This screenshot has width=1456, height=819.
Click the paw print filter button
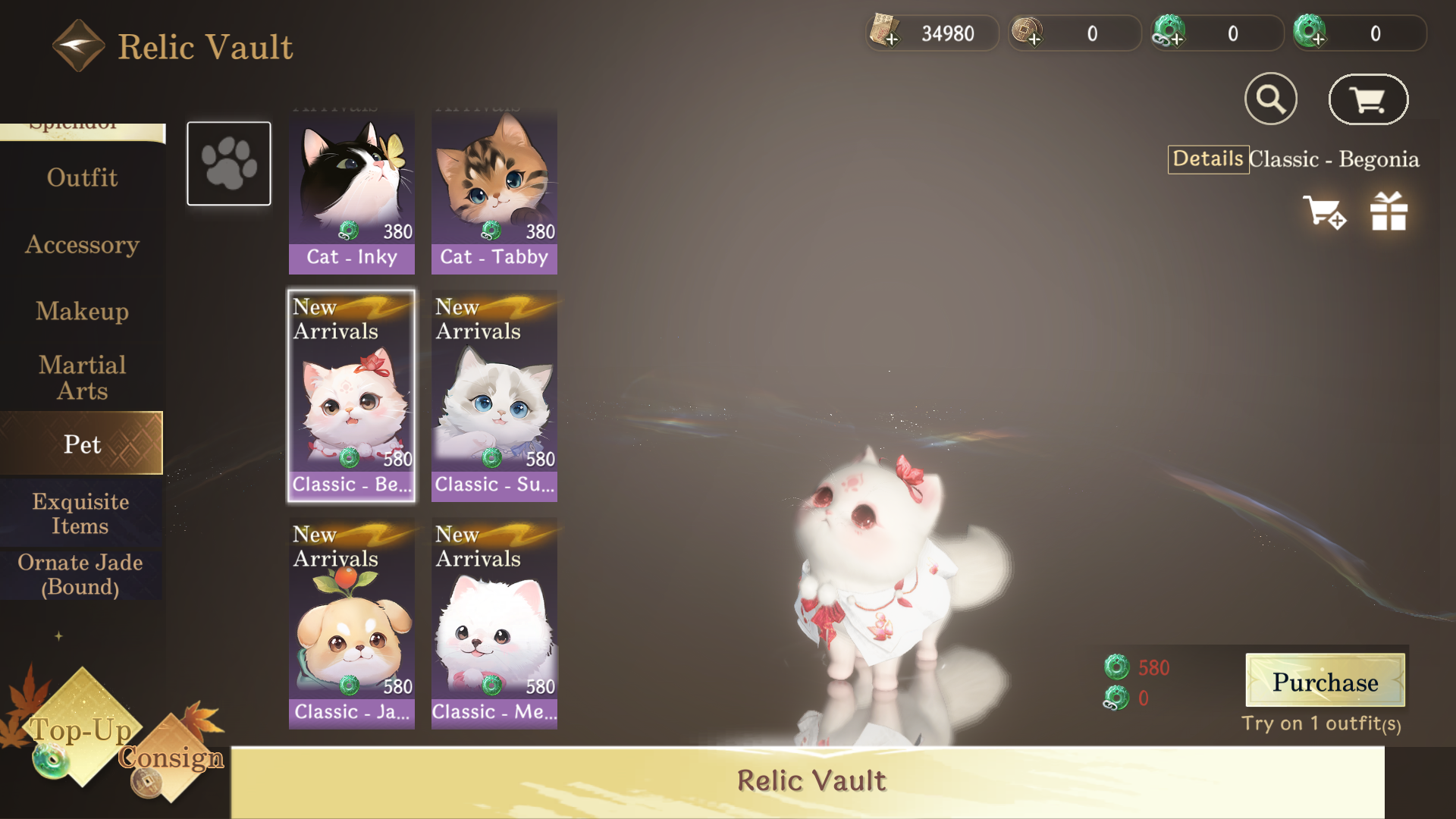pos(229,163)
